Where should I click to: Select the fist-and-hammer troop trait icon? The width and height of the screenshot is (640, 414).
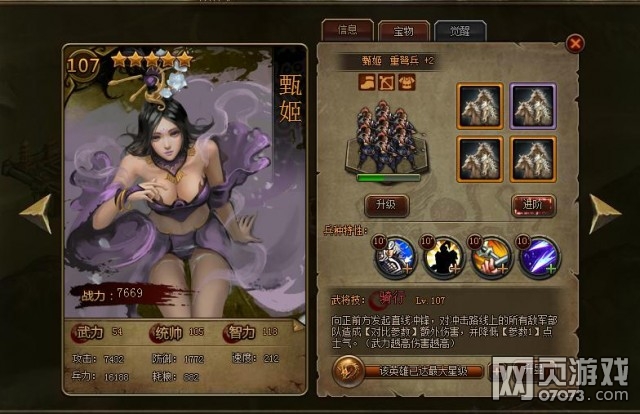488,257
